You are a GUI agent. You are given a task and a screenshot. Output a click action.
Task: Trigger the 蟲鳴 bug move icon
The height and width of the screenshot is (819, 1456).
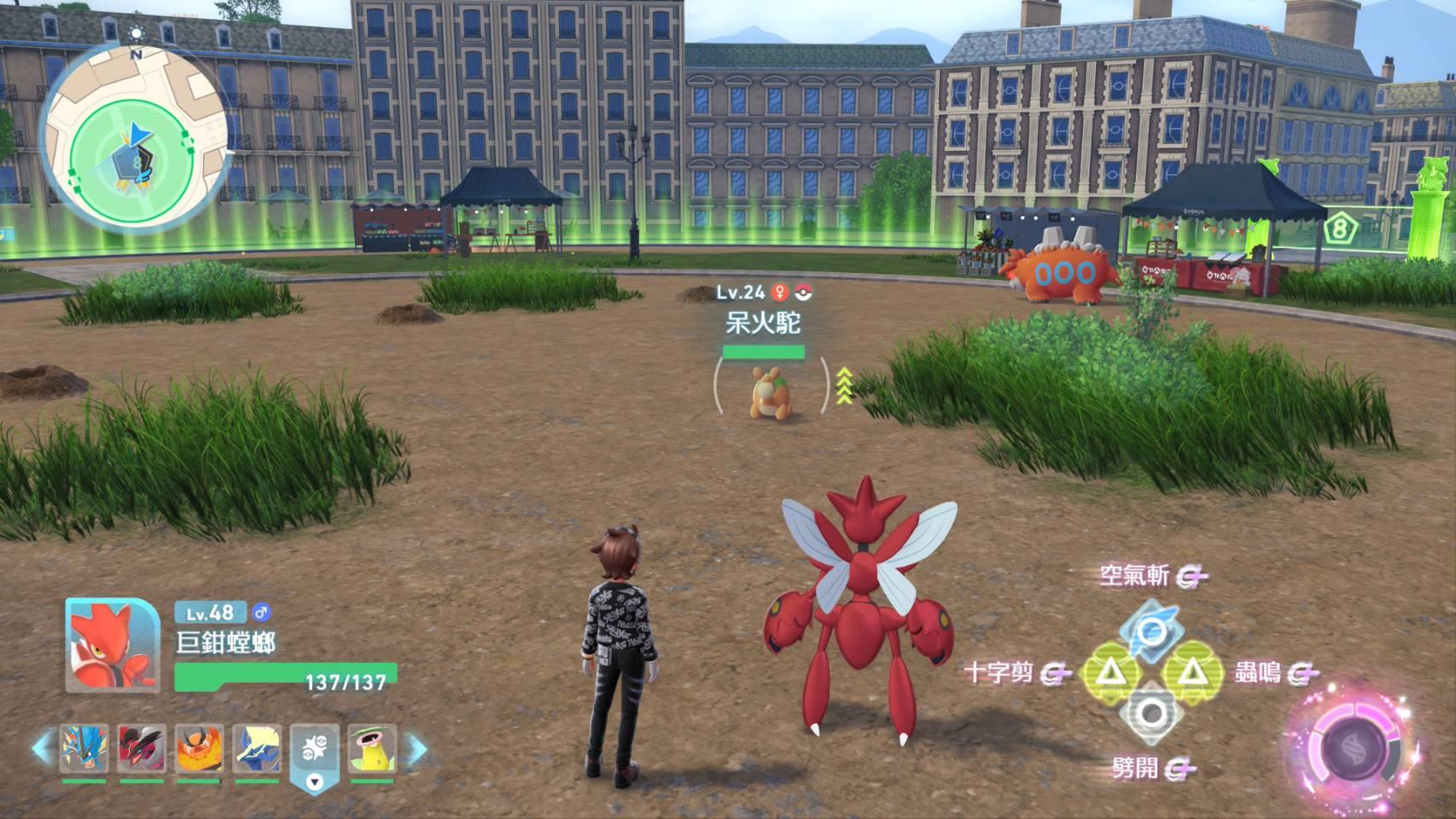point(1191,673)
